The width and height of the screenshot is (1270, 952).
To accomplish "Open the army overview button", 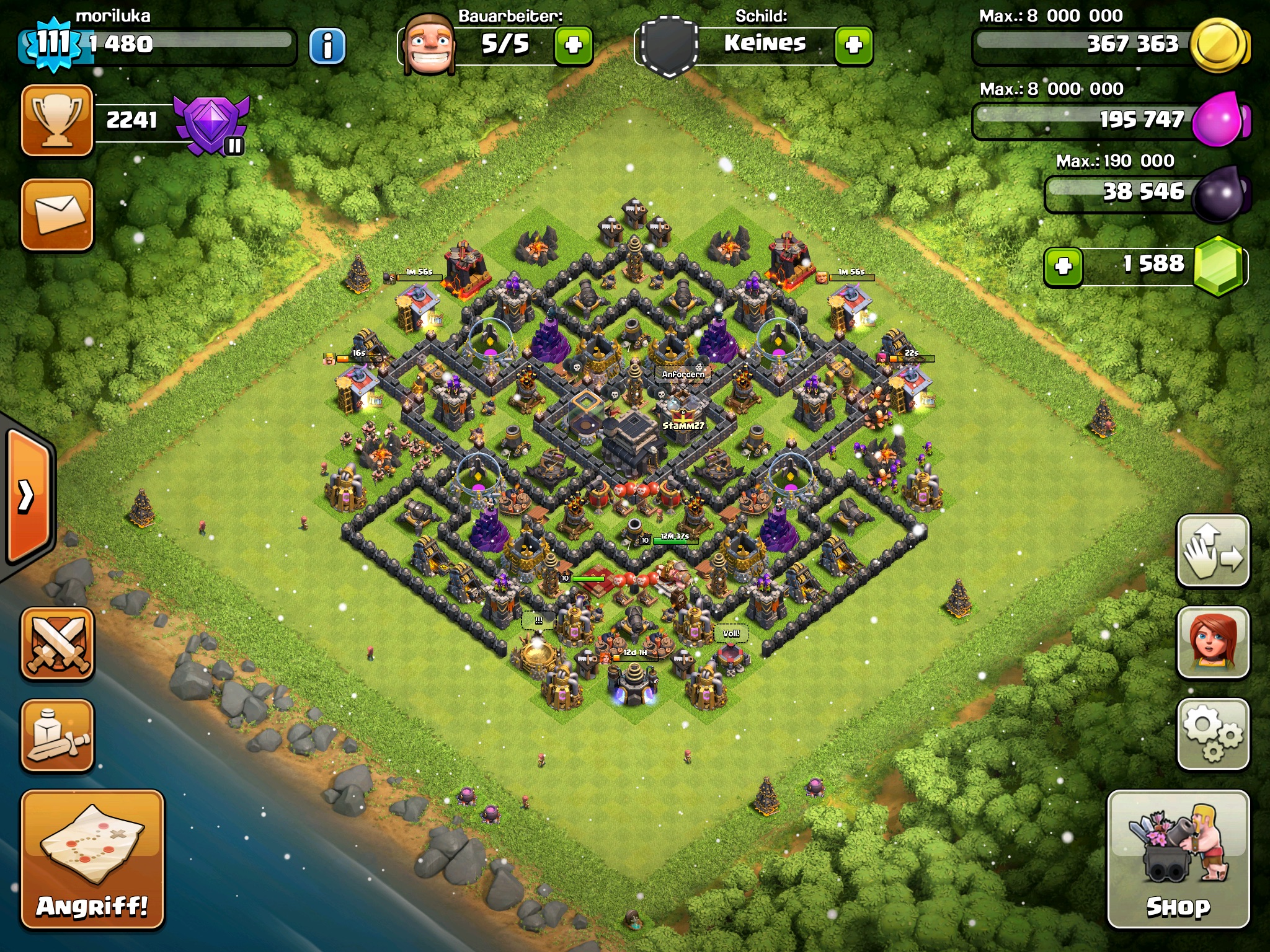I will pos(57,735).
